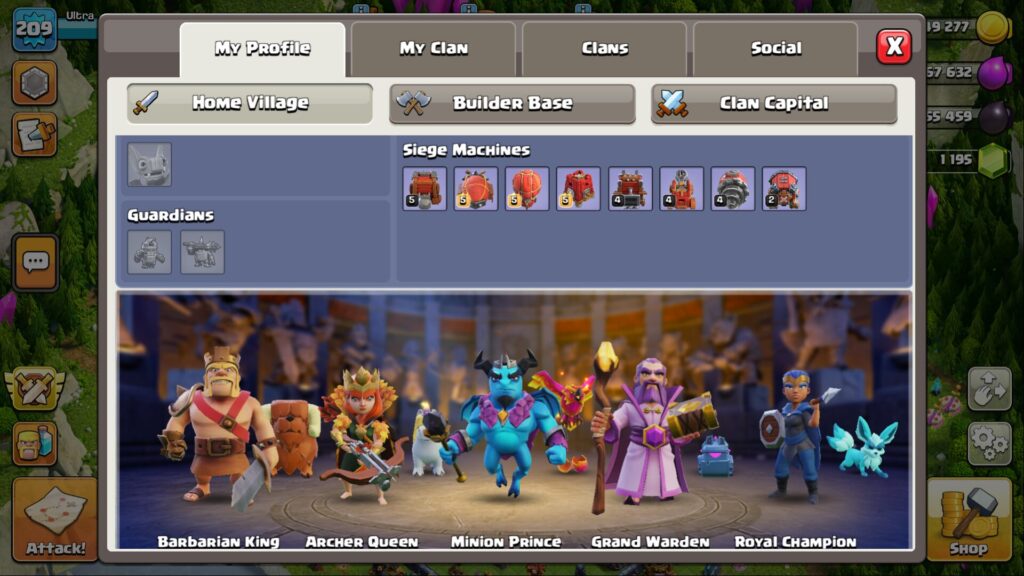Switch to Builder Base profile
Viewport: 1024px width, 576px height.
click(x=512, y=103)
